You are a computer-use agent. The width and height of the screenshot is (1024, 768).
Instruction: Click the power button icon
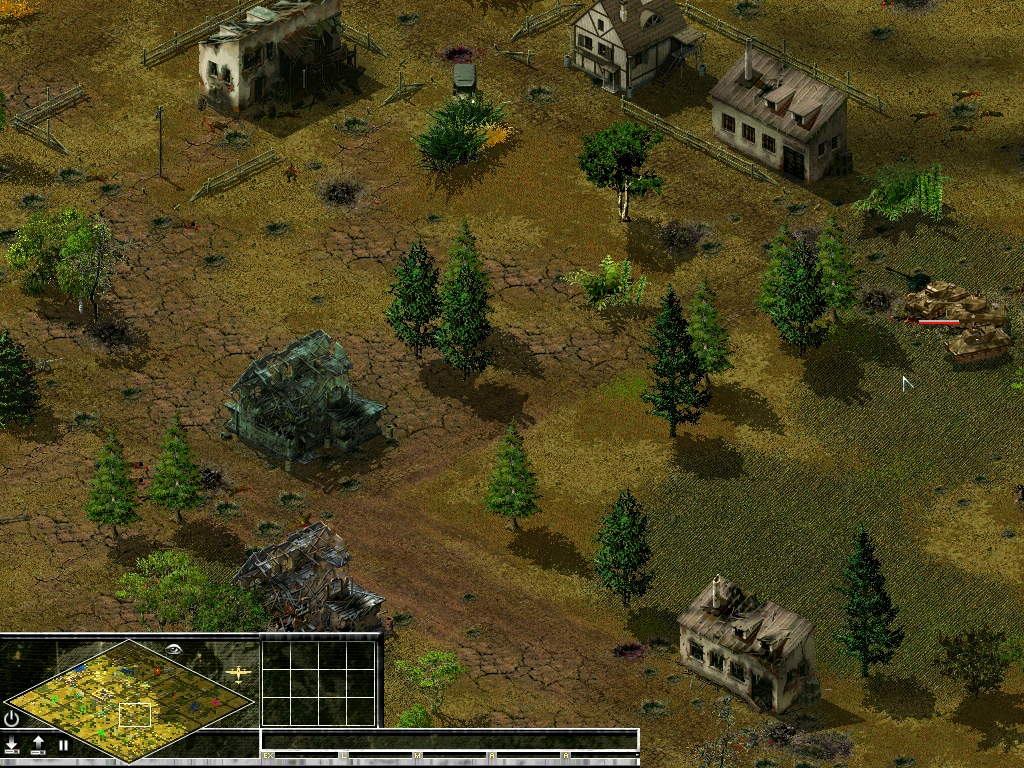(x=12, y=718)
